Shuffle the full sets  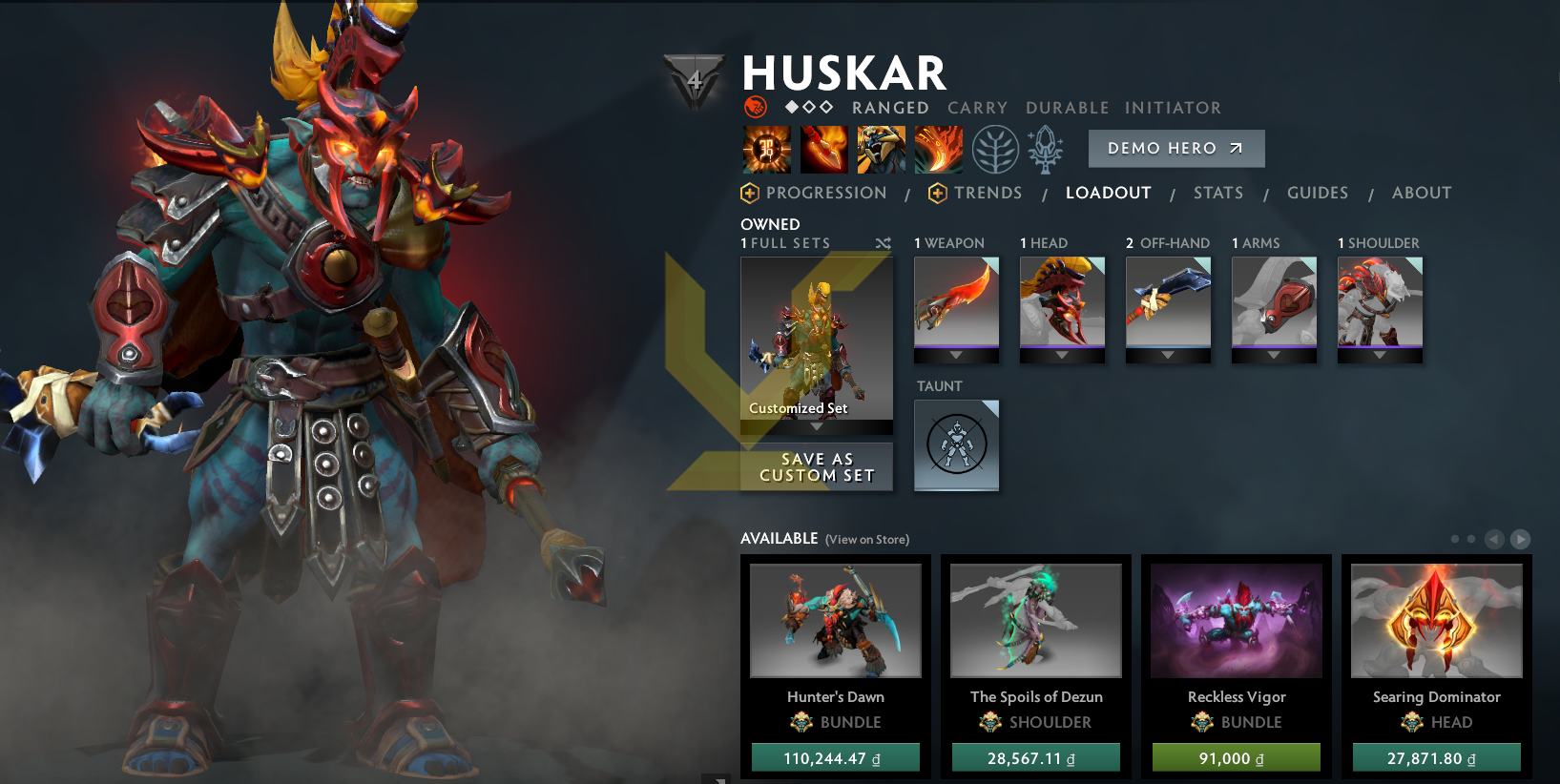coord(883,244)
